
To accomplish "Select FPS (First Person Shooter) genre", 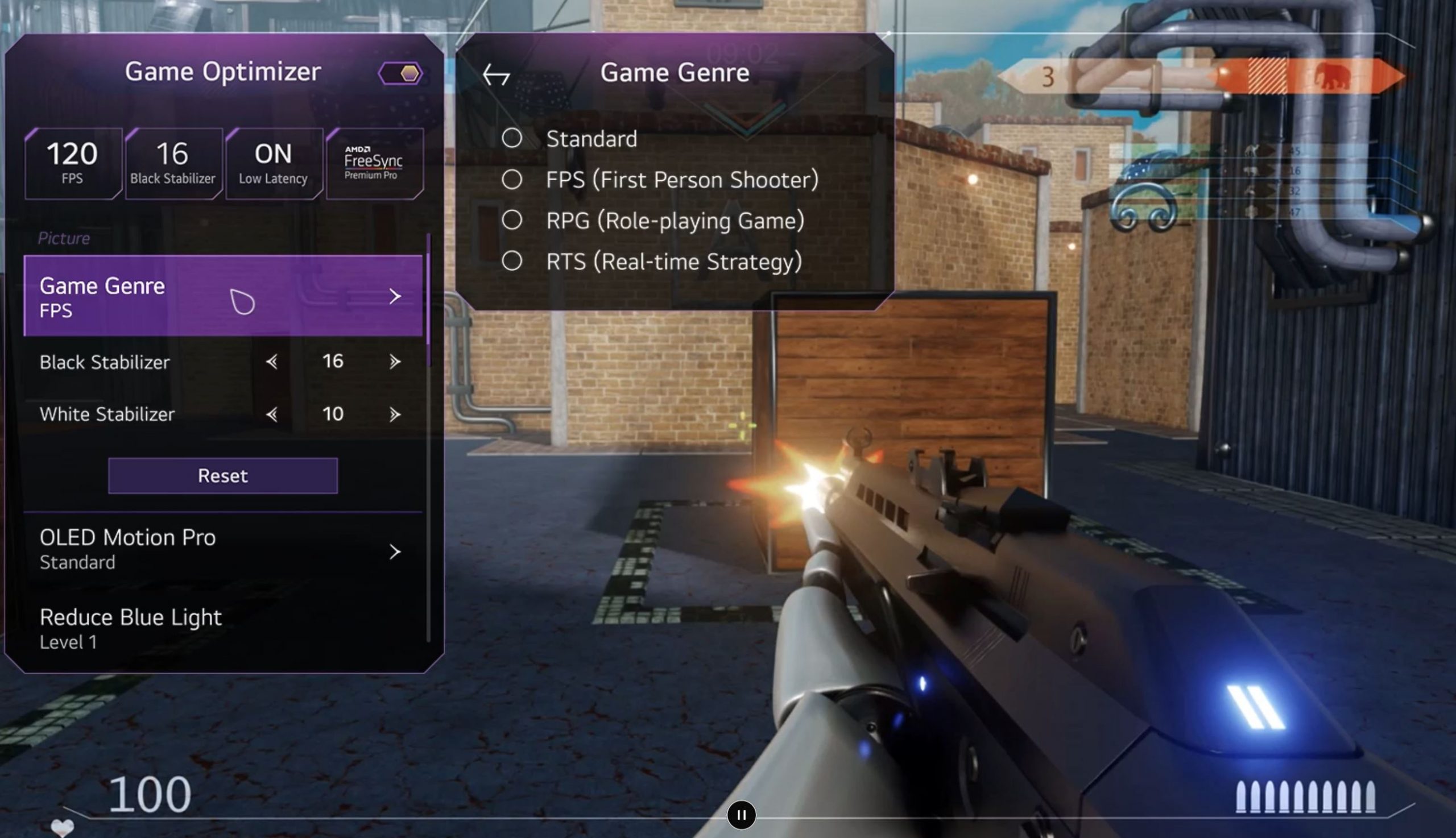I will pos(512,180).
